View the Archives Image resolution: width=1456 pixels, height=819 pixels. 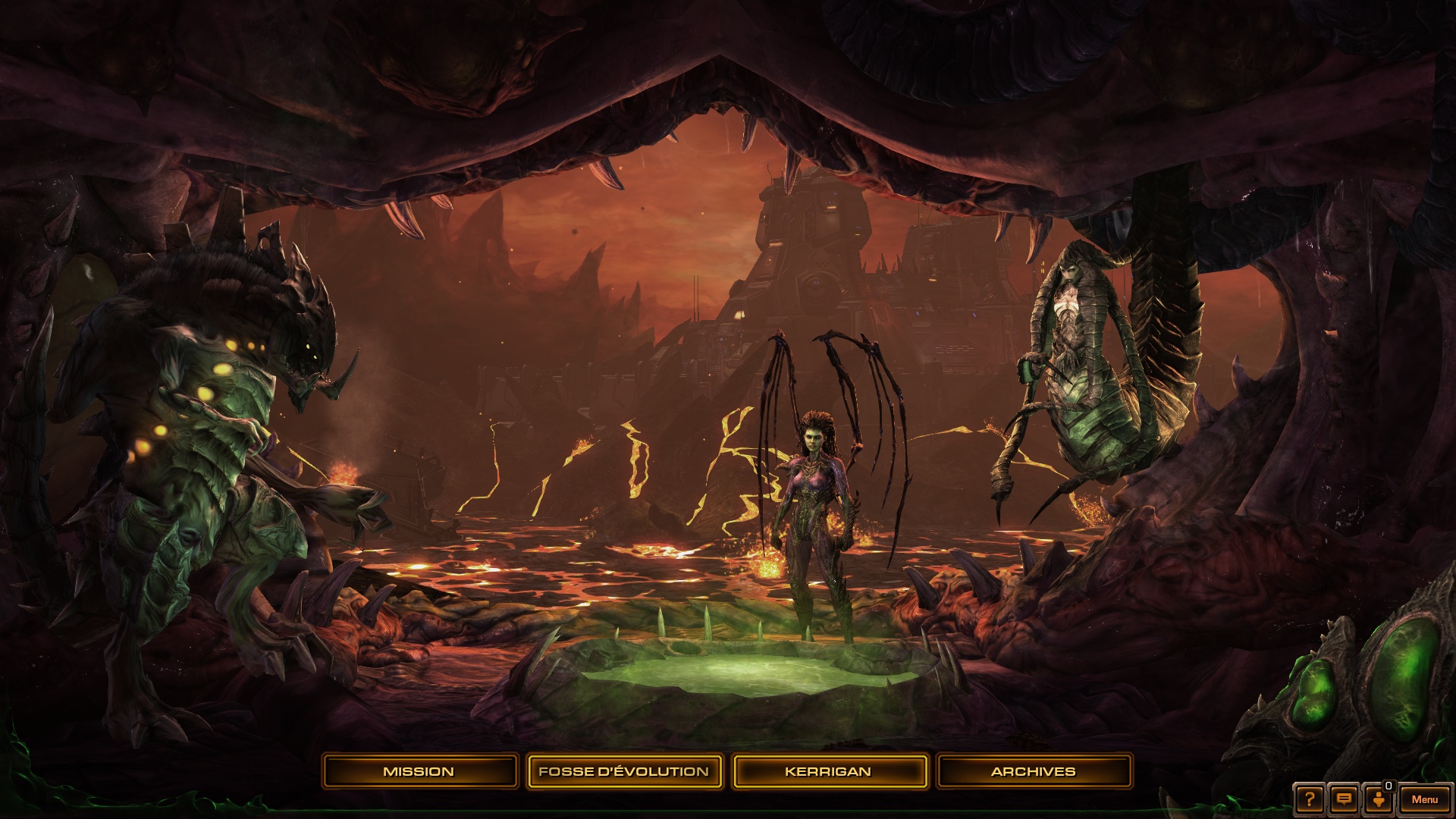coord(1034,771)
